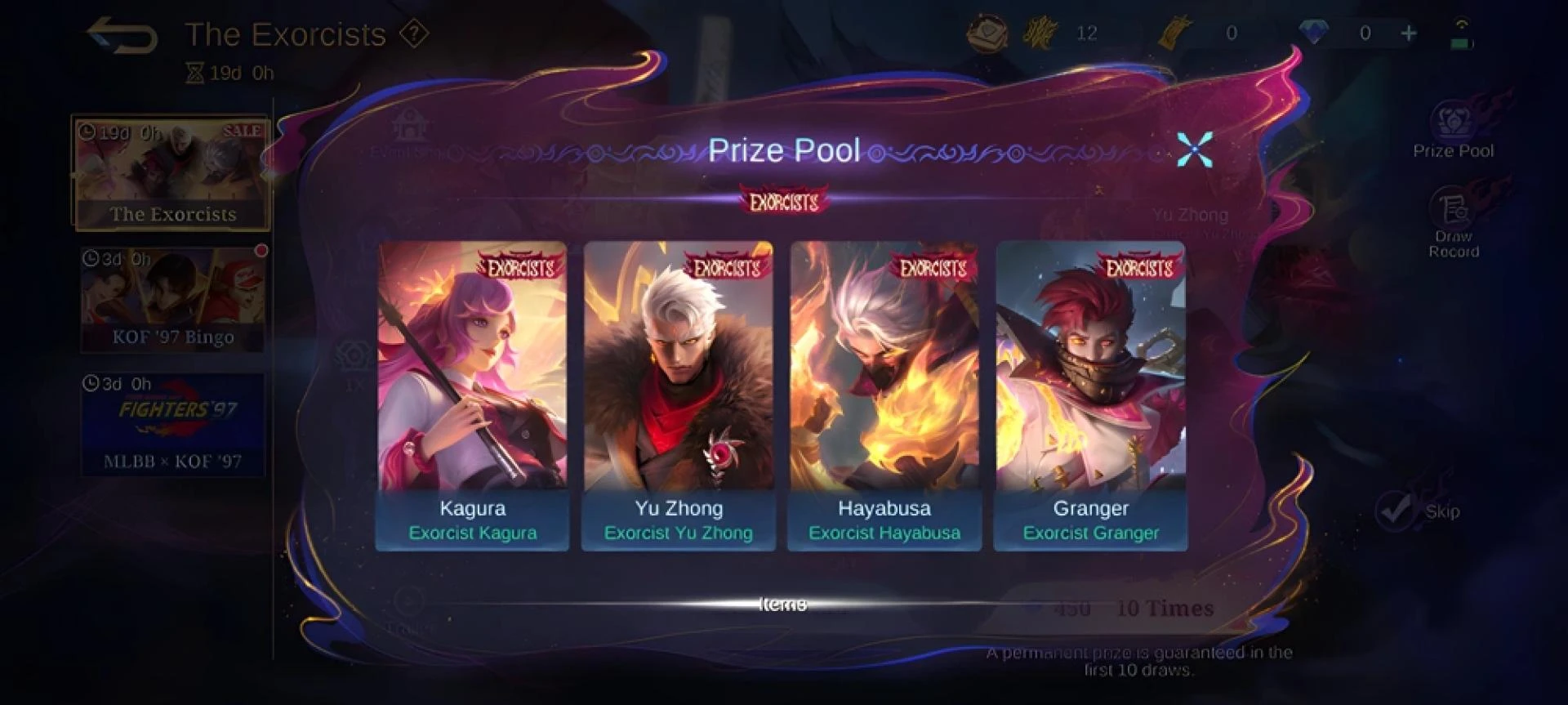
Task: Switch to The Exorcists event tab
Action: click(171, 173)
